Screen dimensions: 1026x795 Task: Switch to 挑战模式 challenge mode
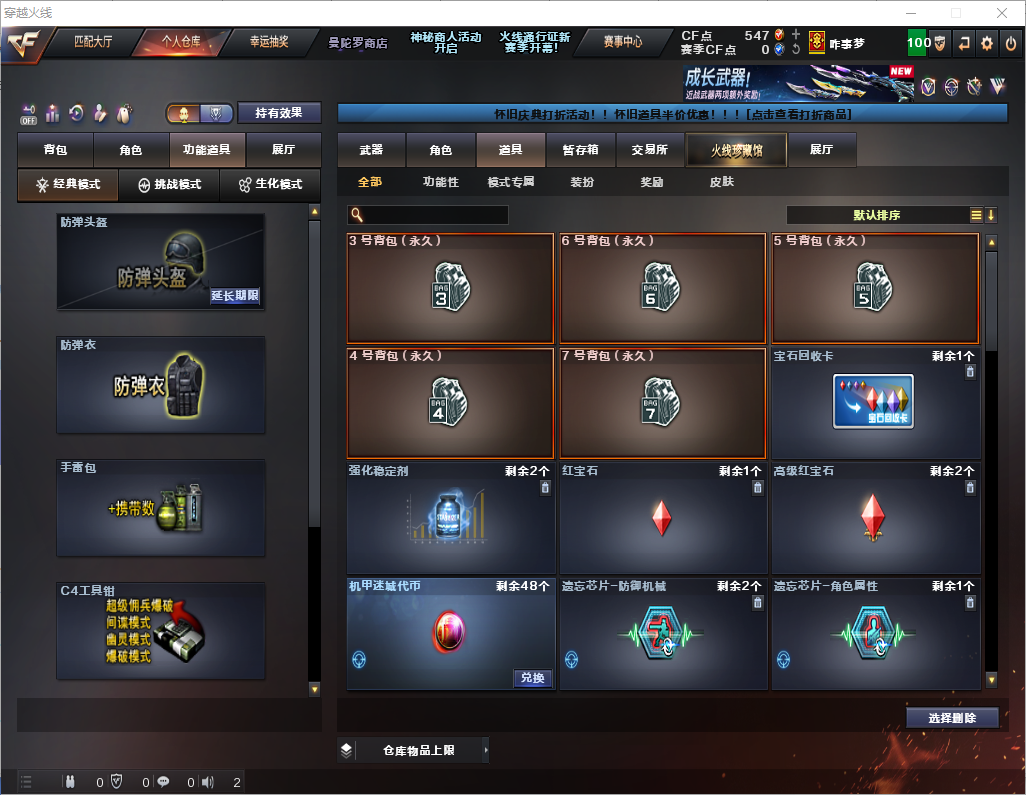169,185
